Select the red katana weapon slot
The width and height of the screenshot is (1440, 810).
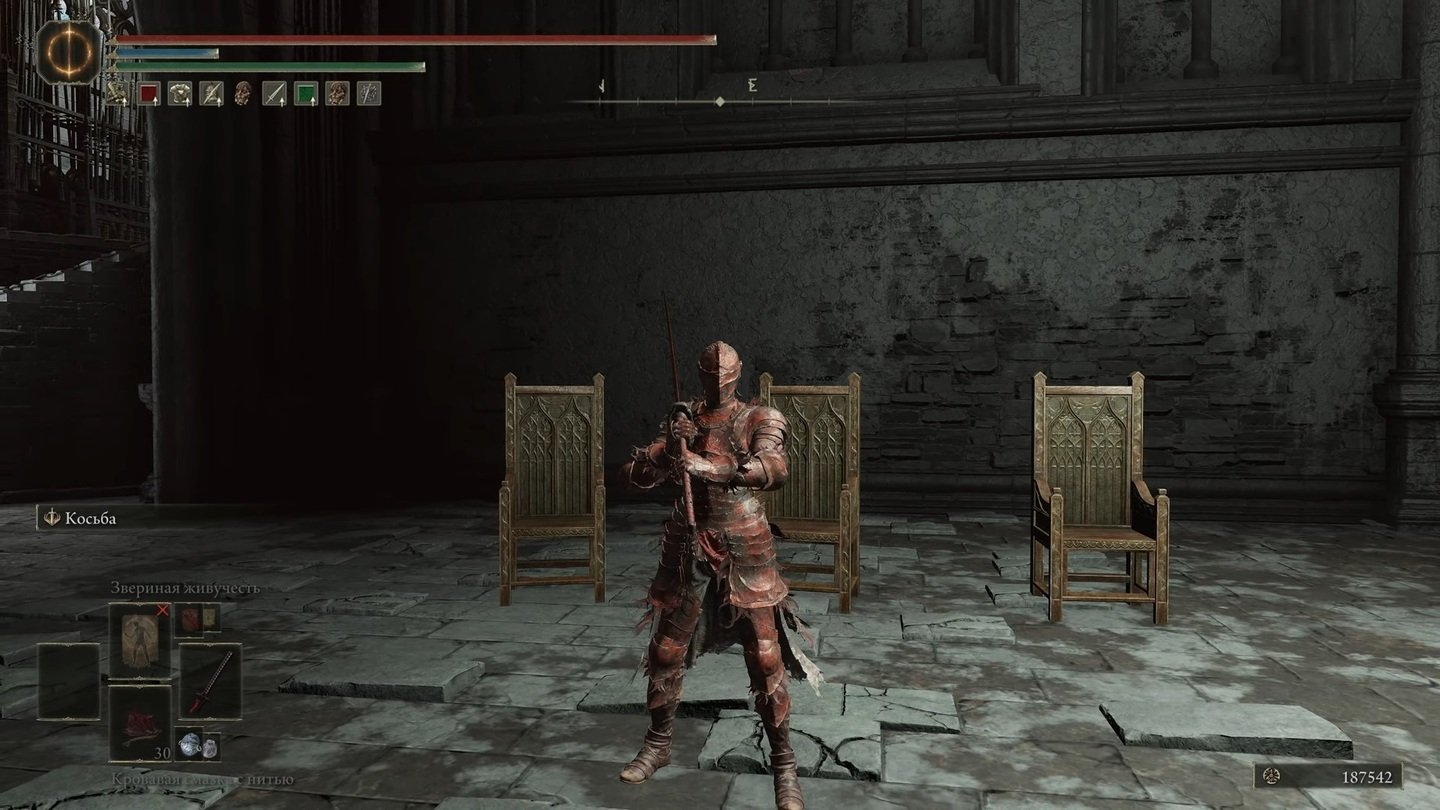point(210,681)
